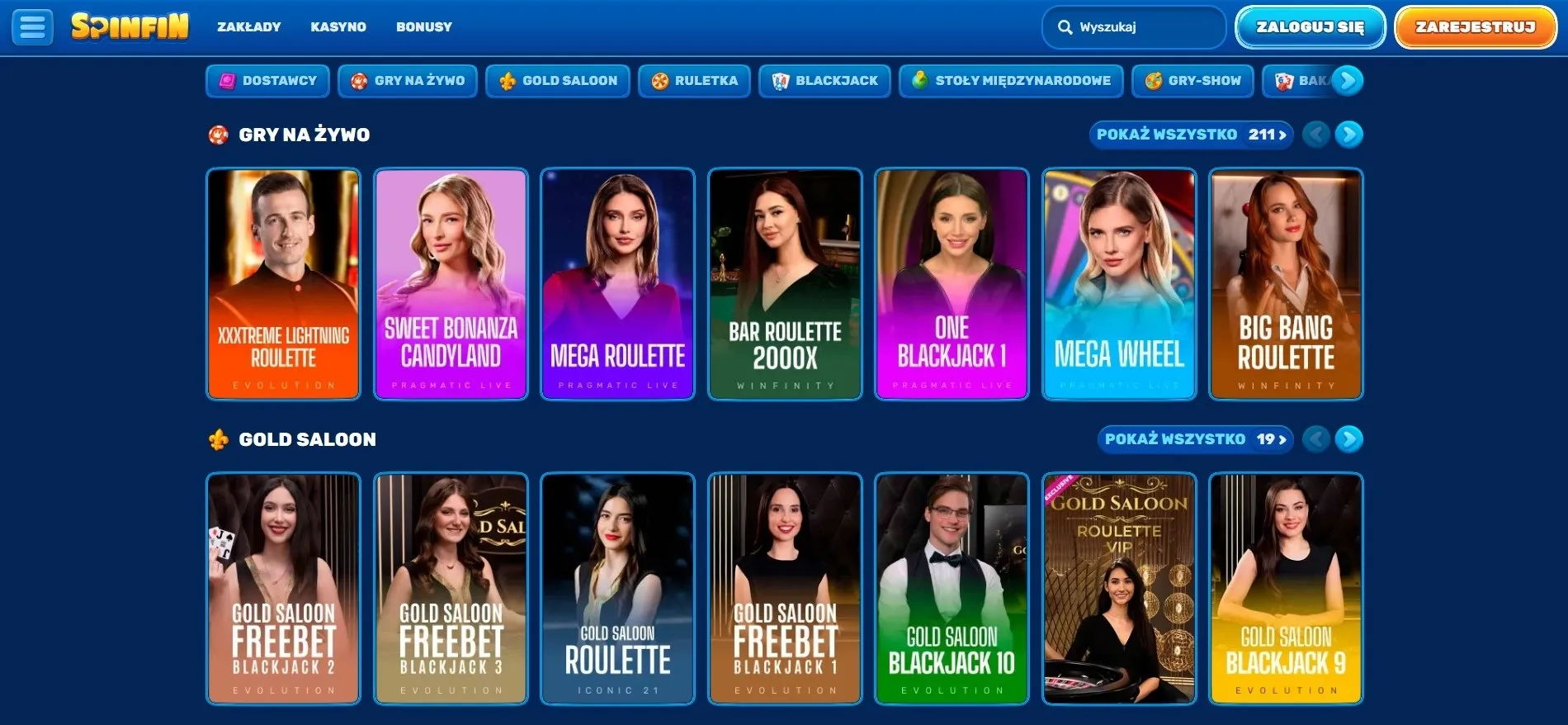Switch to the Blackjack category
The image size is (1568, 725).
point(824,81)
